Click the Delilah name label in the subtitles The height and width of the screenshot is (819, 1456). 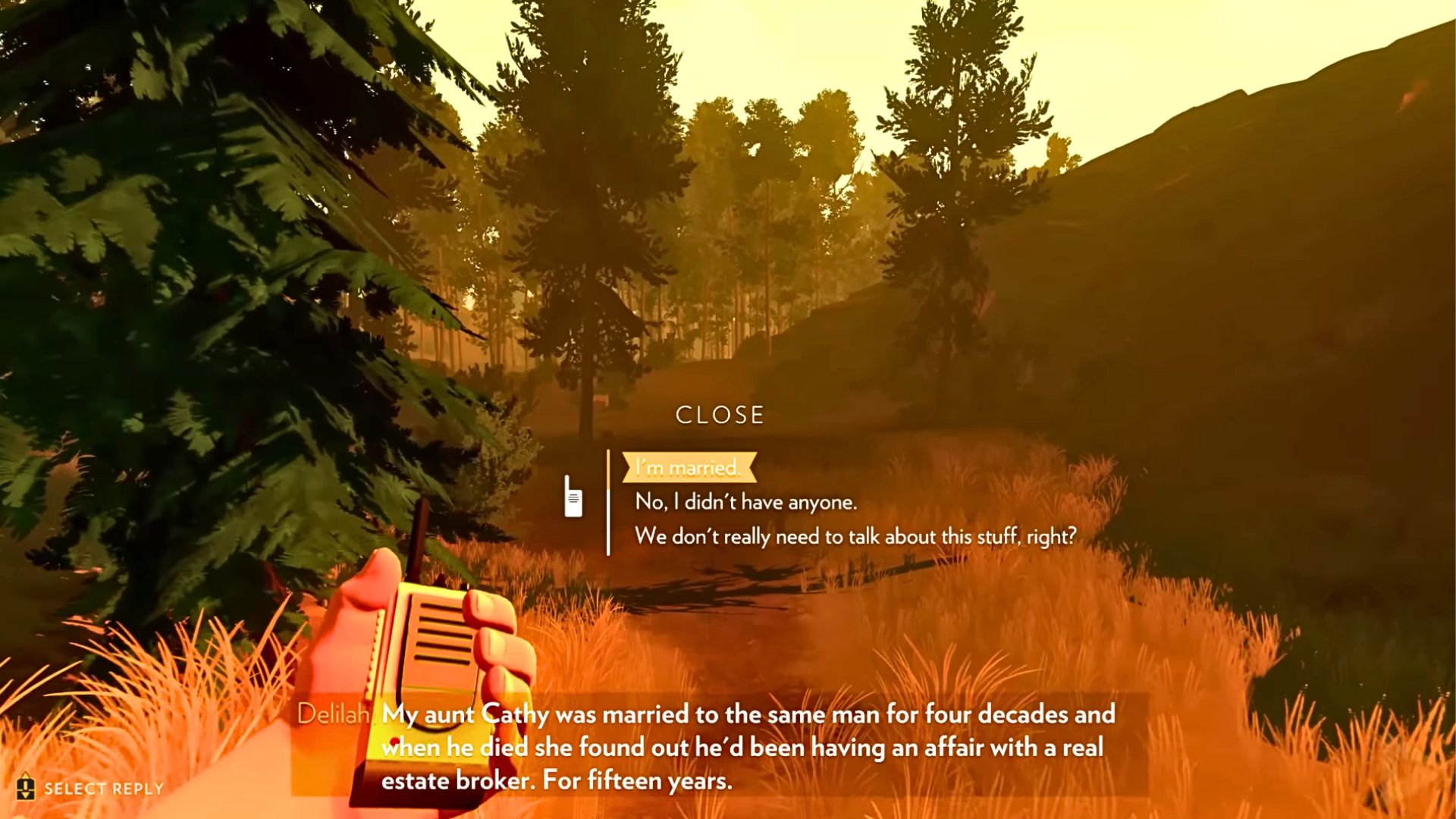point(334,714)
